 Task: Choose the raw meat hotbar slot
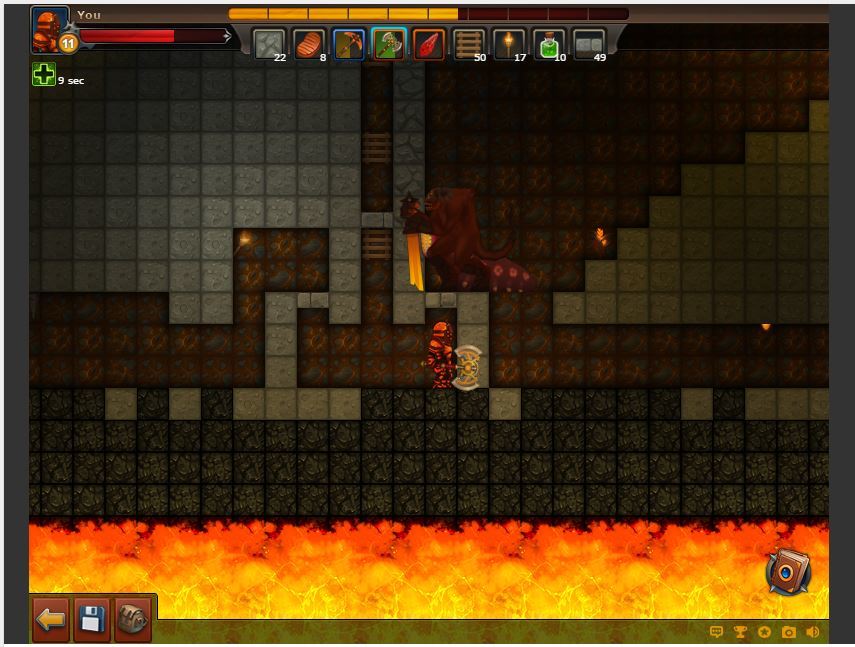point(309,44)
